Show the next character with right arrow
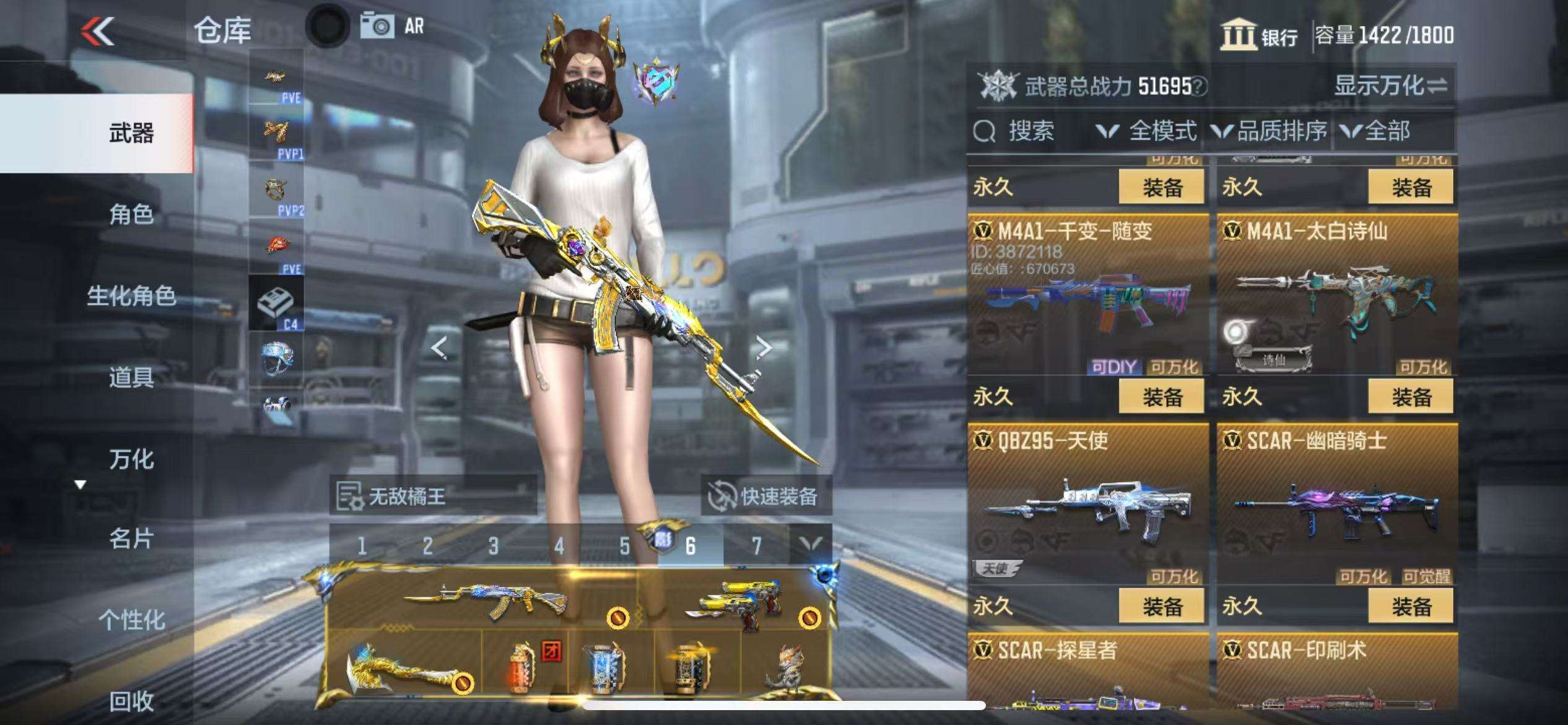The image size is (1568, 725). 764,348
